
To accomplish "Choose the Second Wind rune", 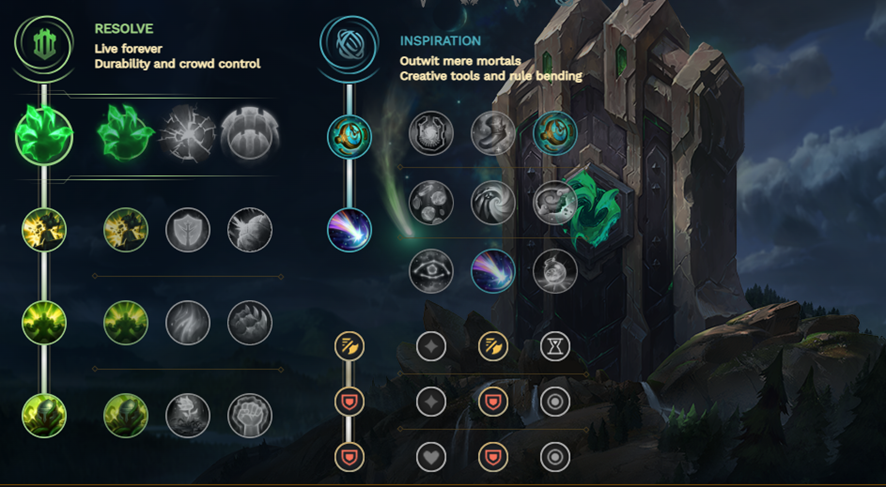I will click(187, 323).
